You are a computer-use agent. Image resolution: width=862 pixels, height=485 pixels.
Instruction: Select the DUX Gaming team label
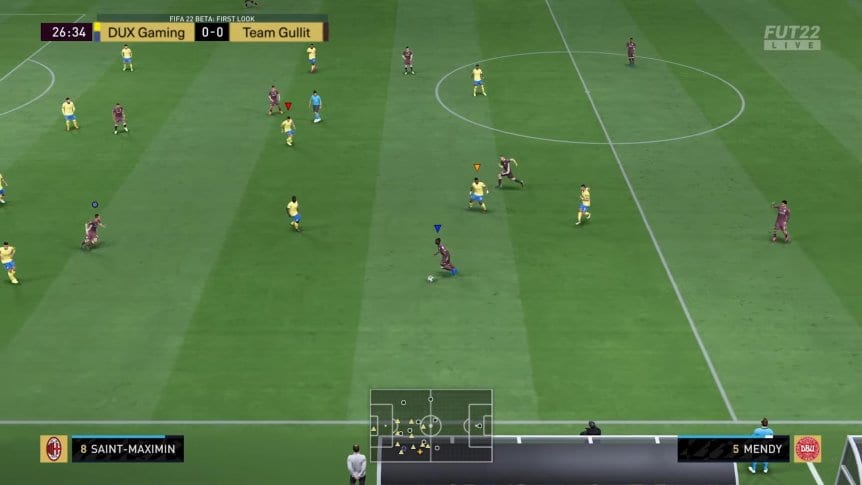tap(146, 32)
